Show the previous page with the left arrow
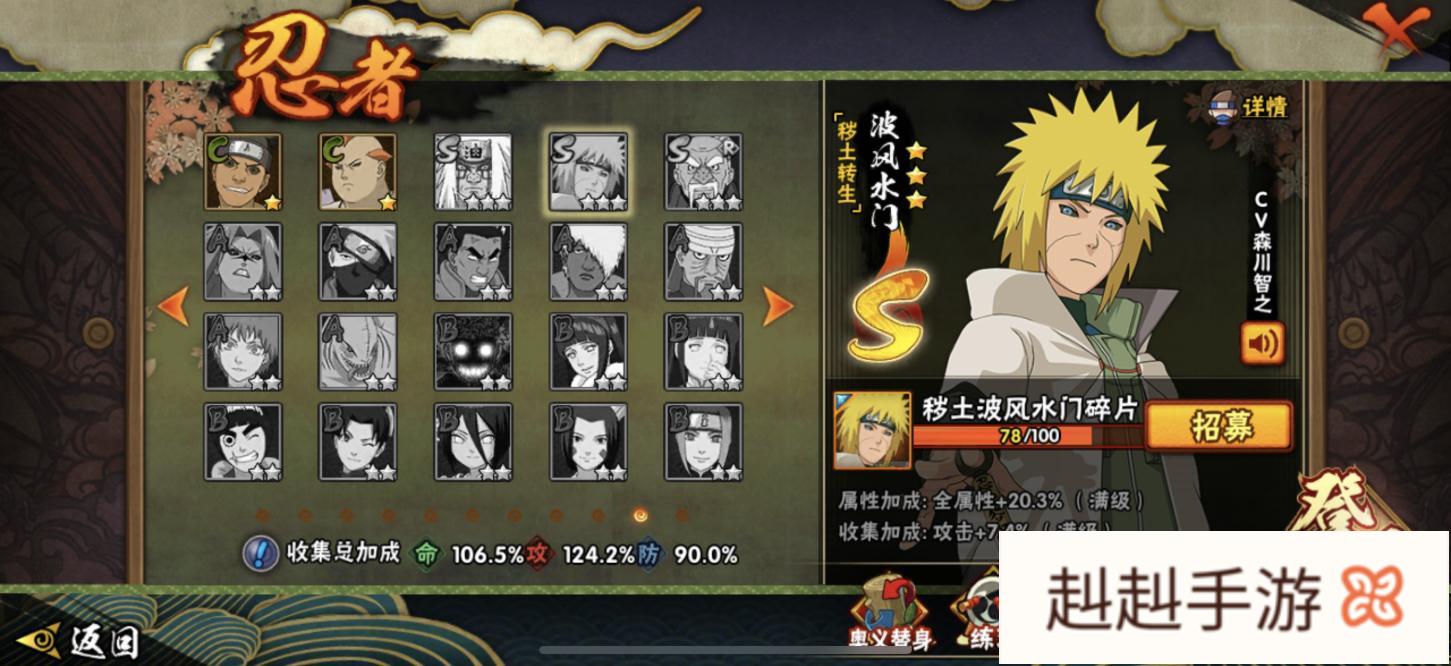Screen dimensions: 1451x666 click(x=173, y=306)
